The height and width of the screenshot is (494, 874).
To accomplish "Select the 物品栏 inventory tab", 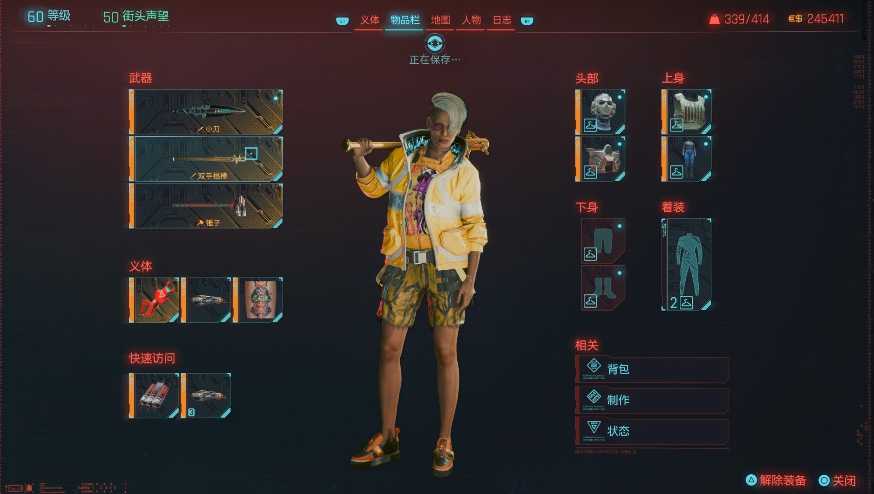I will coord(404,20).
